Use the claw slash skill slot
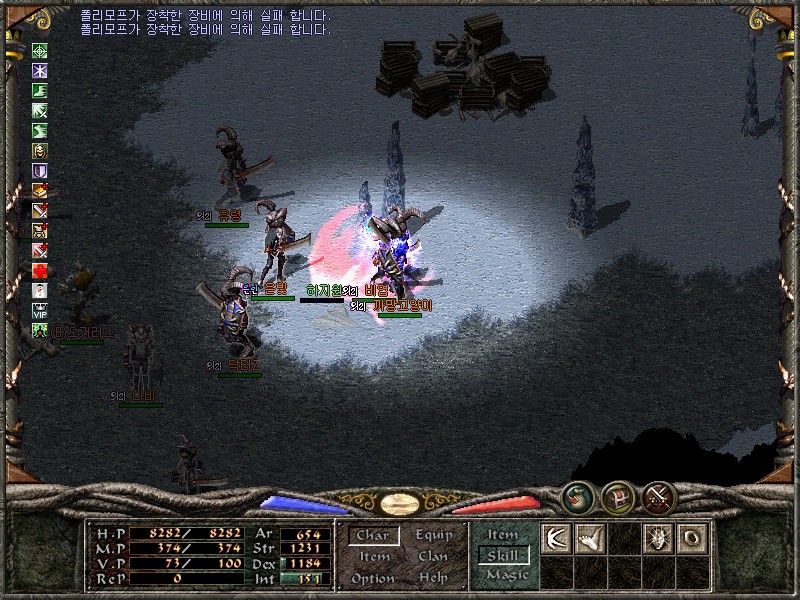800x600 pixels. tap(555, 538)
